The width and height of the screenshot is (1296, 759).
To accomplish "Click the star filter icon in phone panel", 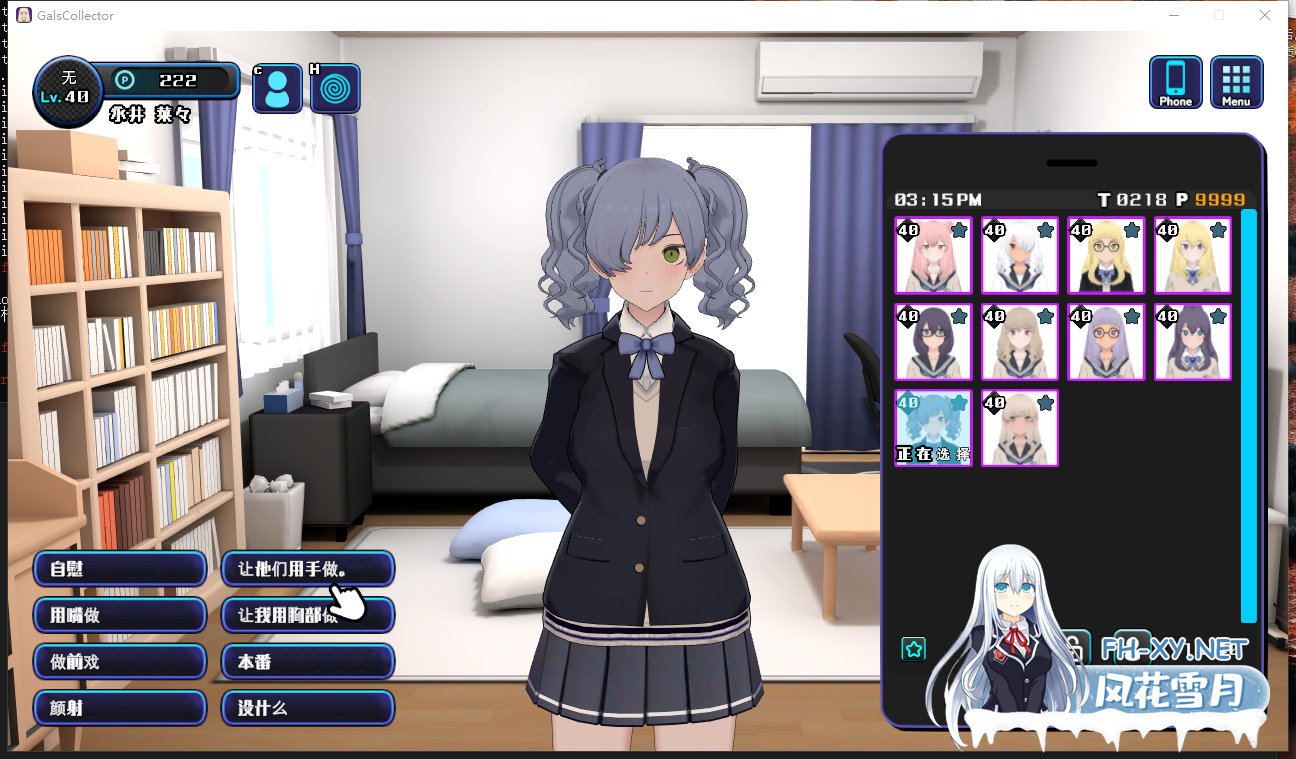I will (913, 648).
